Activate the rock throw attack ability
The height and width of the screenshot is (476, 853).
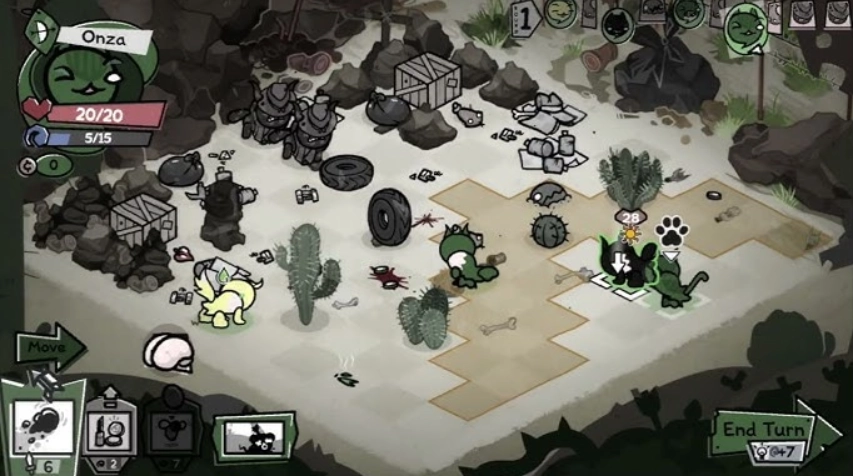coord(40,429)
